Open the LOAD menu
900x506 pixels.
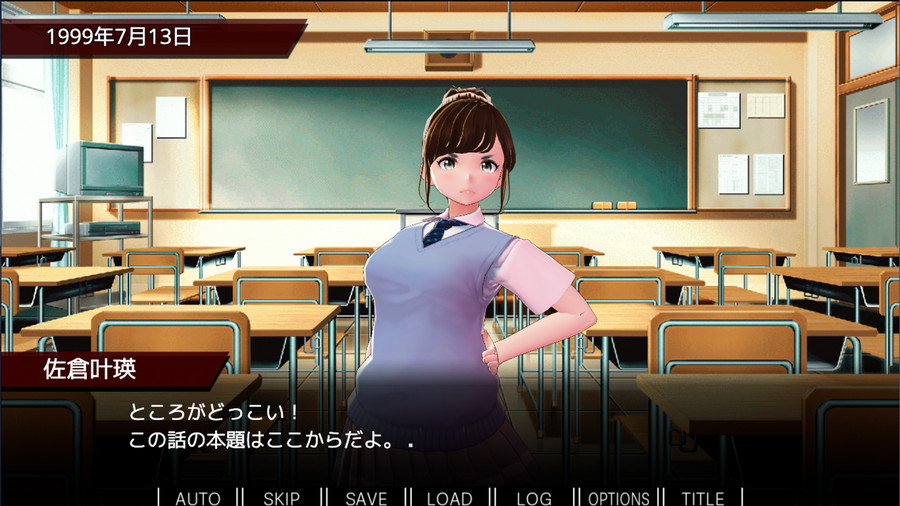pyautogui.click(x=449, y=498)
